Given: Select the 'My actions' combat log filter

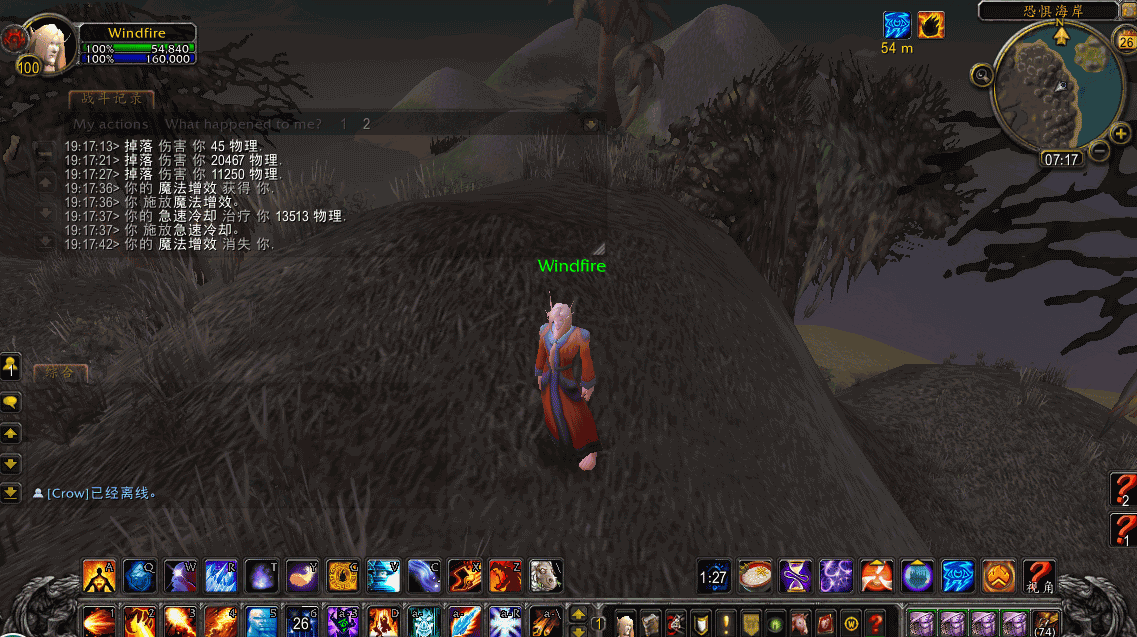Looking at the screenshot, I should point(111,124).
